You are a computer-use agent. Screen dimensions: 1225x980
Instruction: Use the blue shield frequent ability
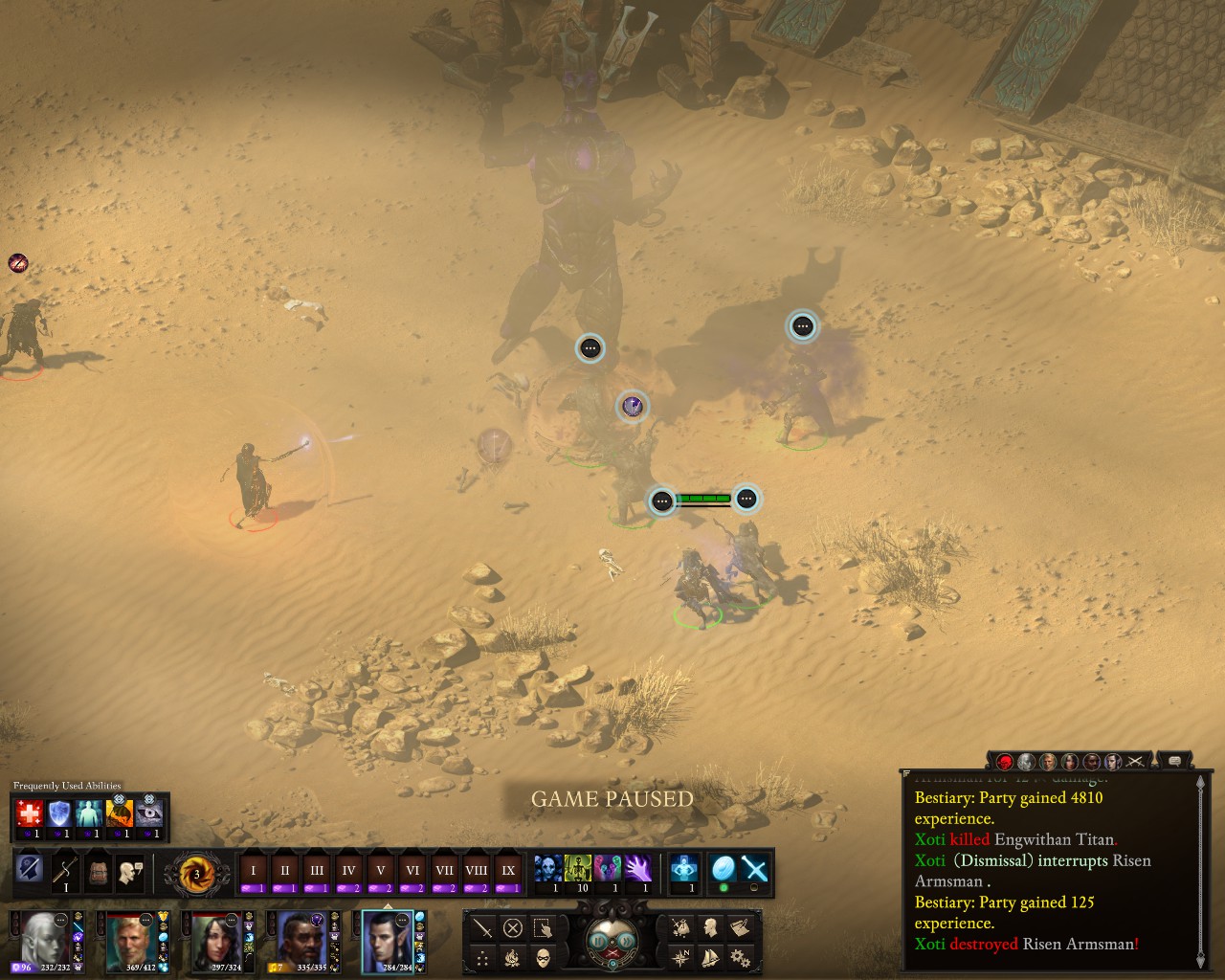[x=59, y=813]
